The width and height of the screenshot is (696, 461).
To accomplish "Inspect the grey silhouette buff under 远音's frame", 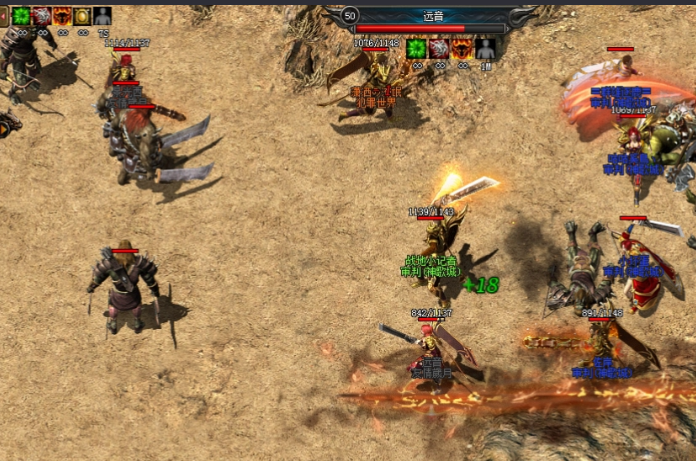I will point(485,48).
